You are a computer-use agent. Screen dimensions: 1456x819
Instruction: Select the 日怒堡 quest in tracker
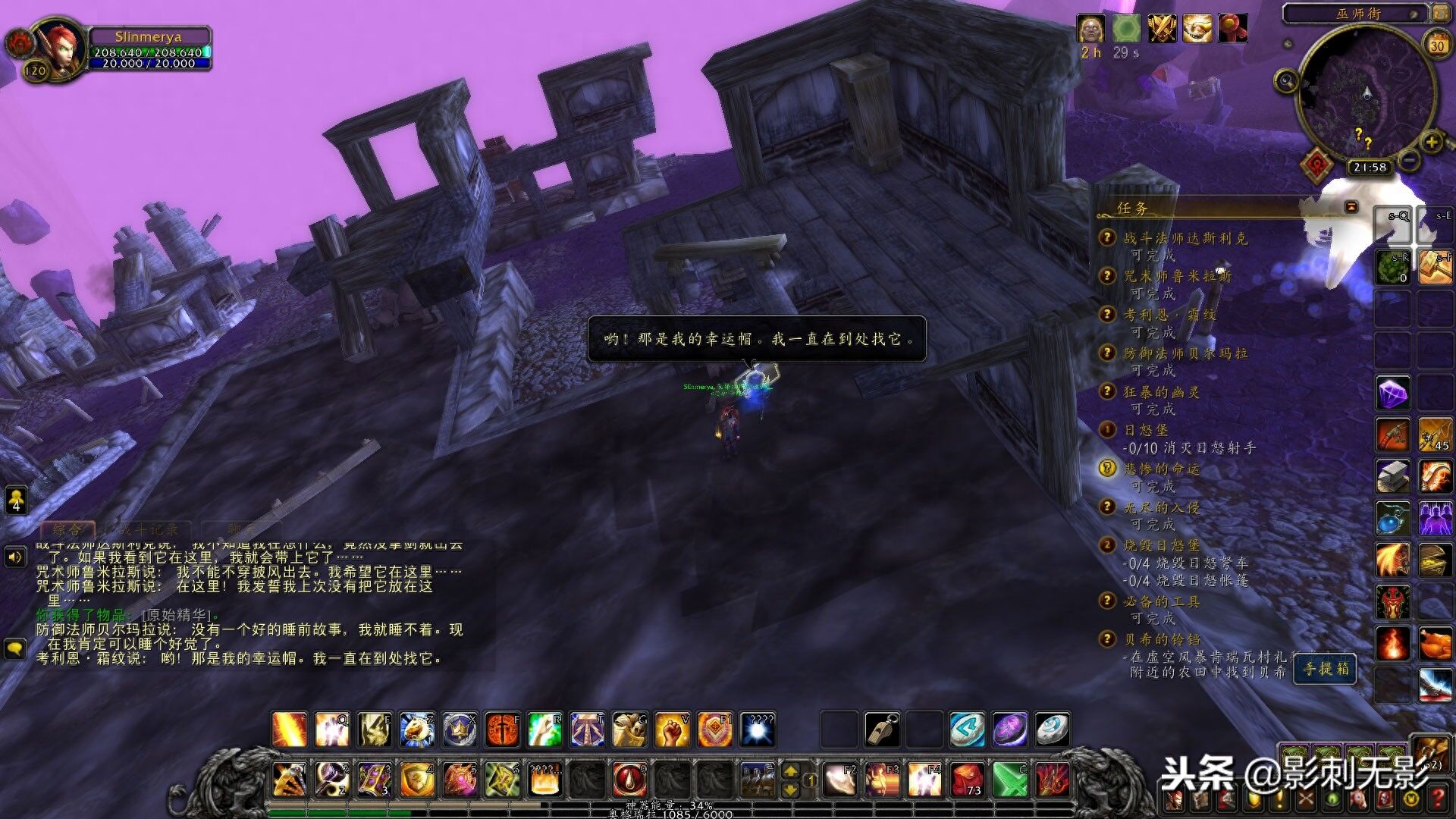click(1145, 430)
